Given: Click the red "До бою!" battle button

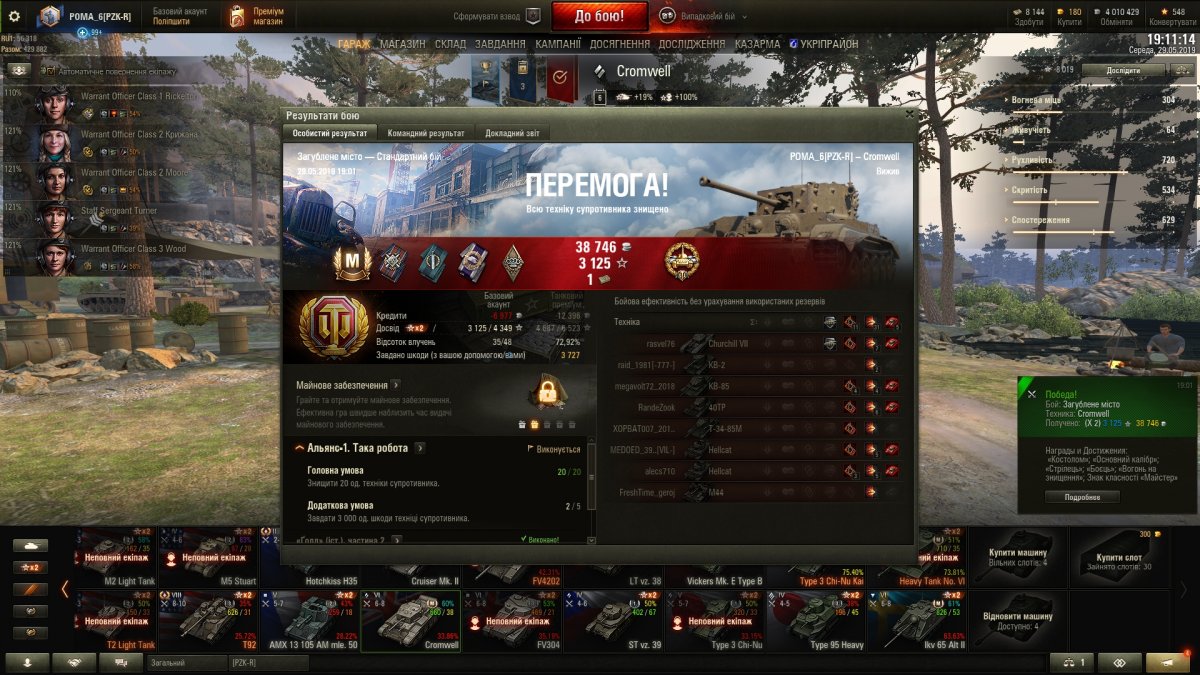Looking at the screenshot, I should (x=600, y=16).
